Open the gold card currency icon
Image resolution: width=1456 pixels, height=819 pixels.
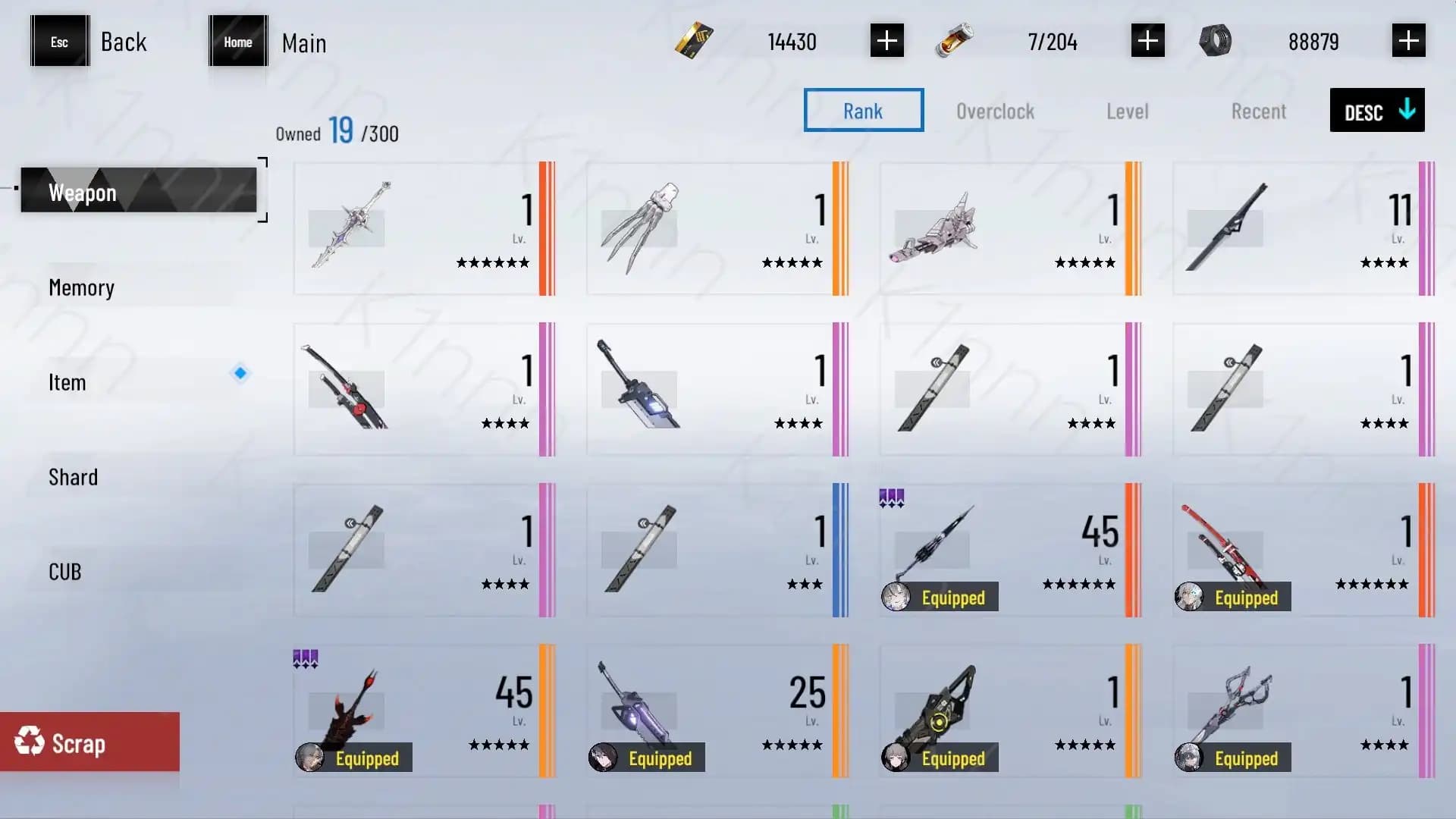point(692,41)
